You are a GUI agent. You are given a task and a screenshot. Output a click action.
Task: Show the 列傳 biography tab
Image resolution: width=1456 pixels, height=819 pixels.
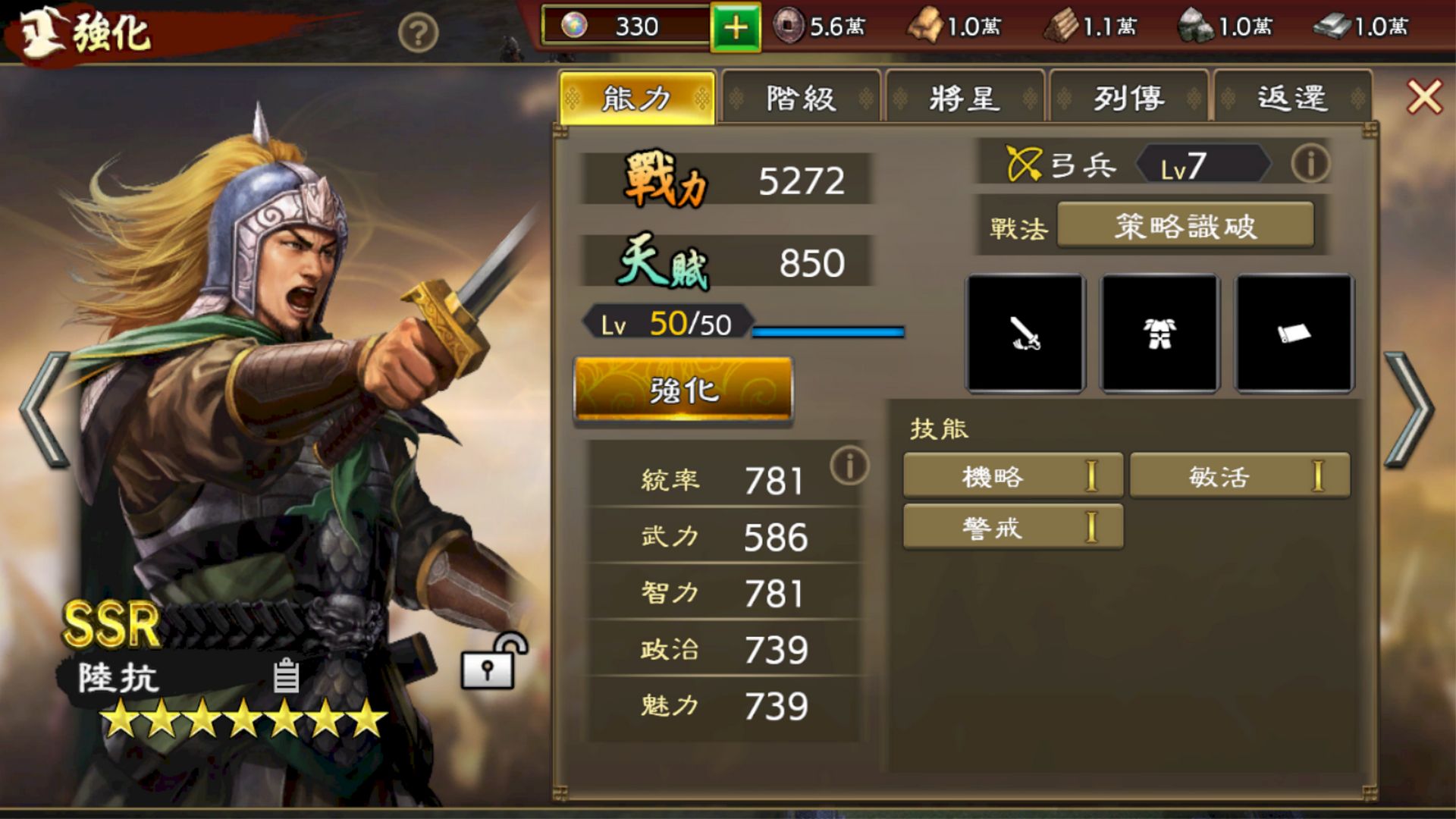point(1128,99)
